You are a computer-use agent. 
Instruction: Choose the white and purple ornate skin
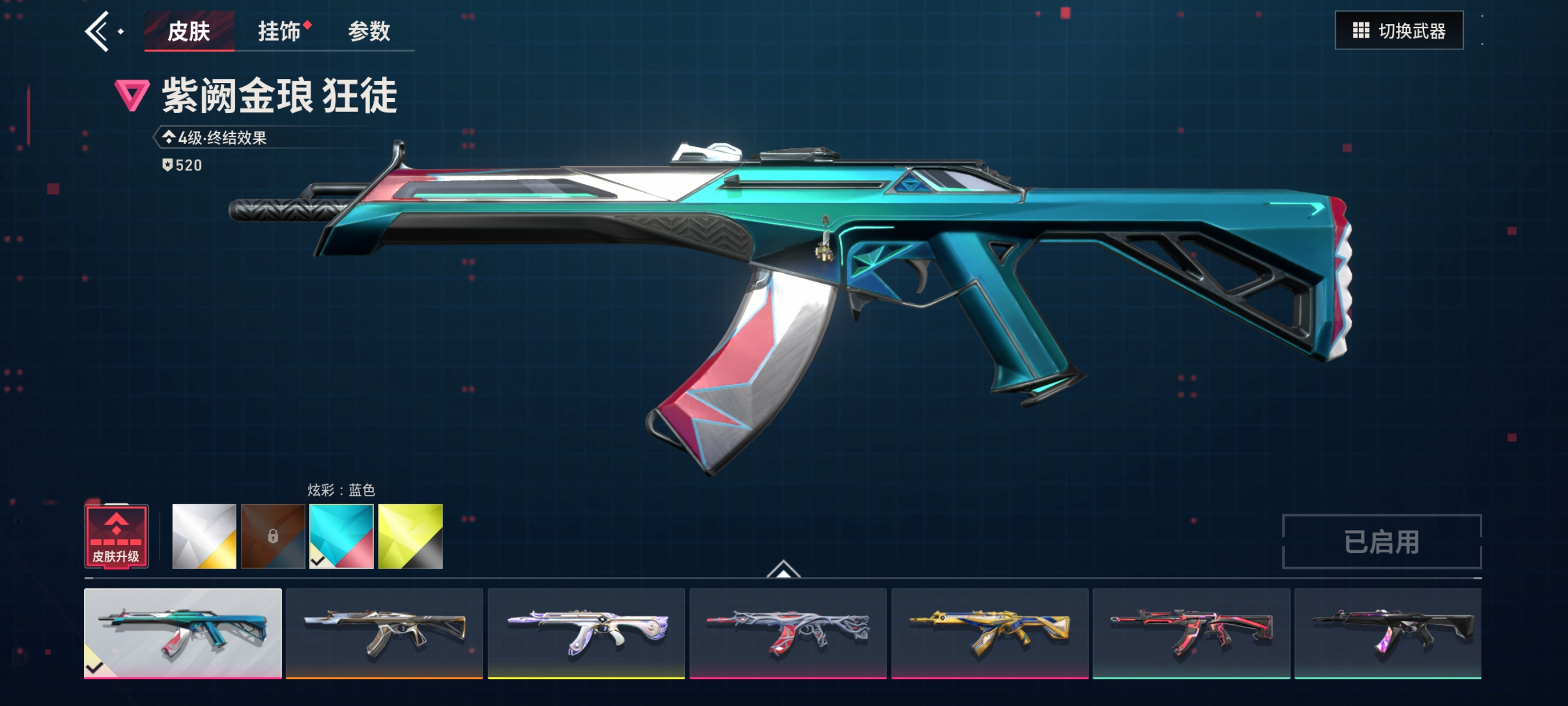click(586, 633)
